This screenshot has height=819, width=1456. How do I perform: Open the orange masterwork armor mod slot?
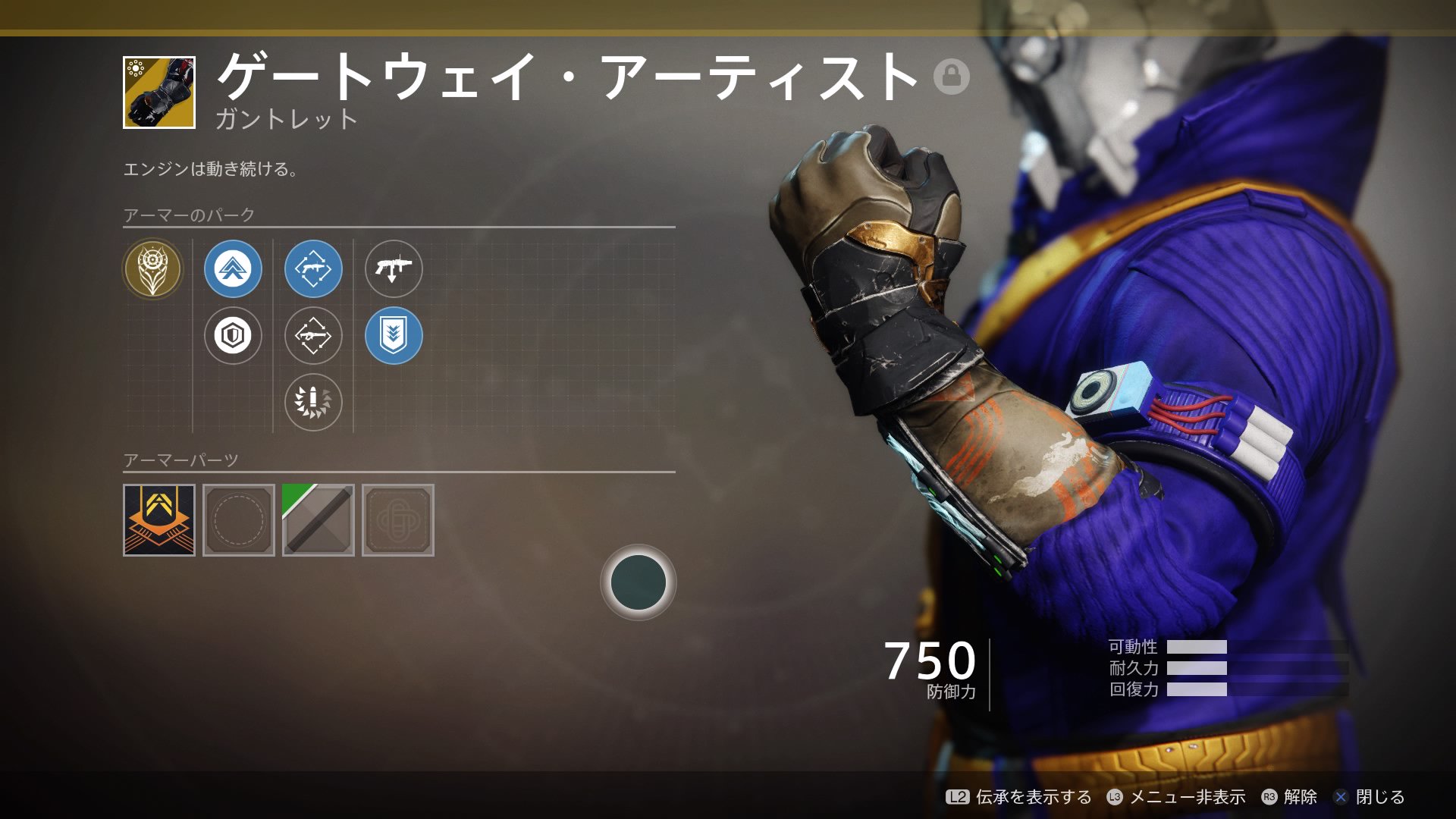pyautogui.click(x=159, y=520)
